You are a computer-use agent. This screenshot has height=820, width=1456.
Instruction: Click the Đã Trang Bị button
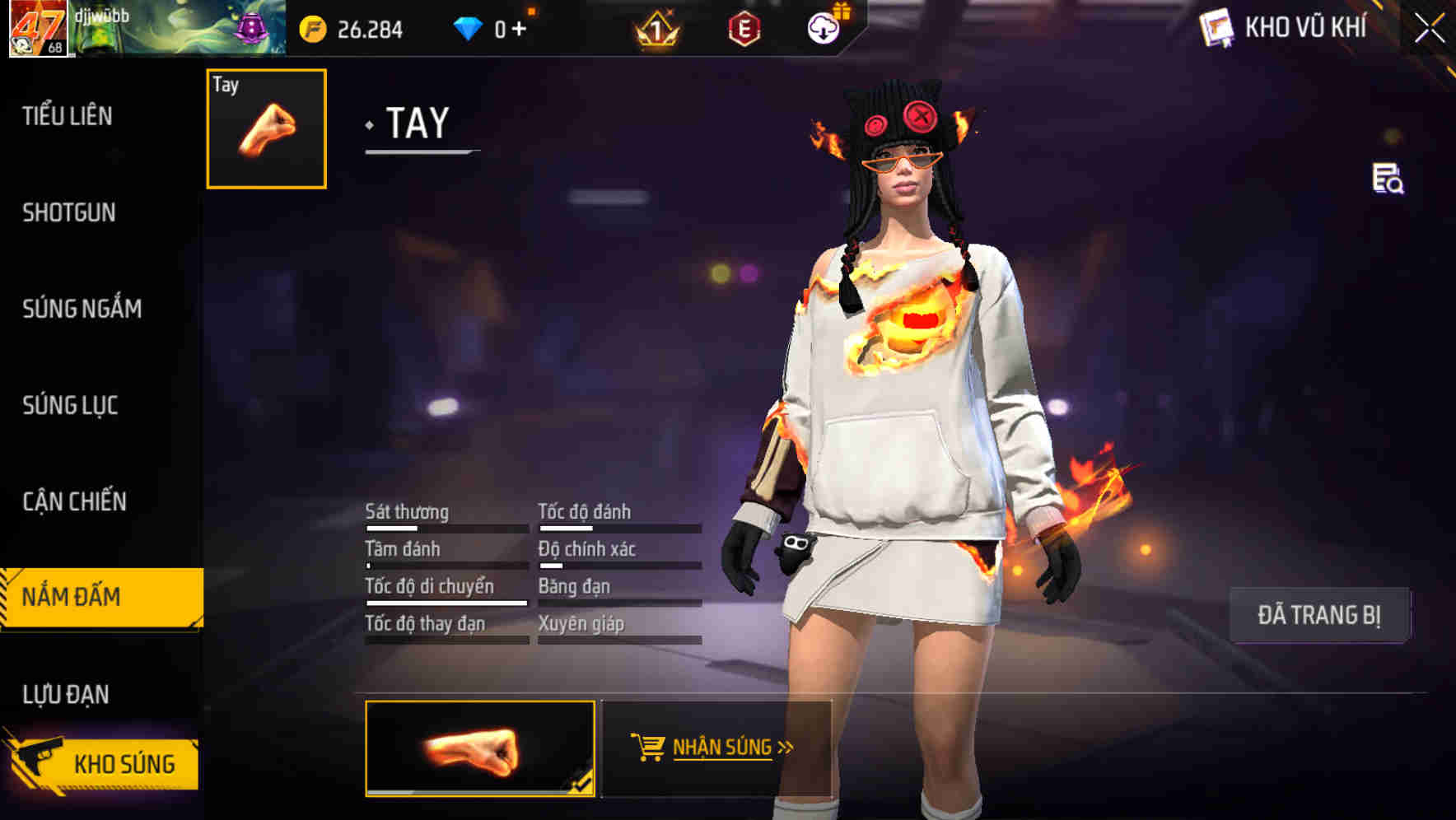(1321, 614)
